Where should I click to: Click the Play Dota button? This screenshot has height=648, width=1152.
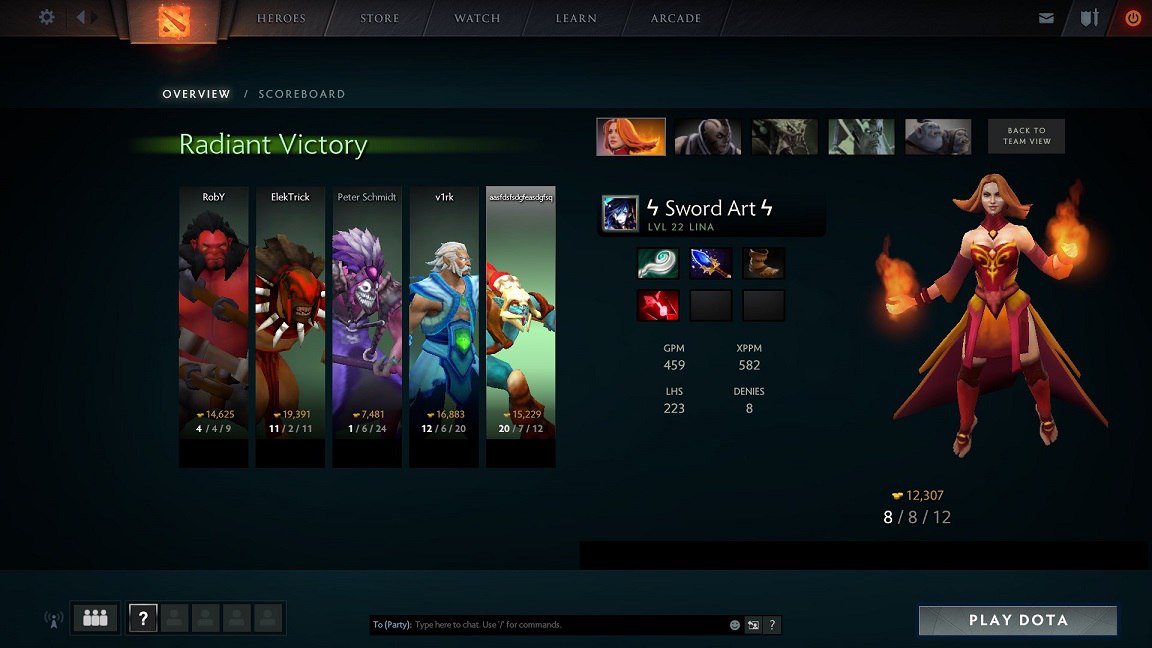(1018, 620)
